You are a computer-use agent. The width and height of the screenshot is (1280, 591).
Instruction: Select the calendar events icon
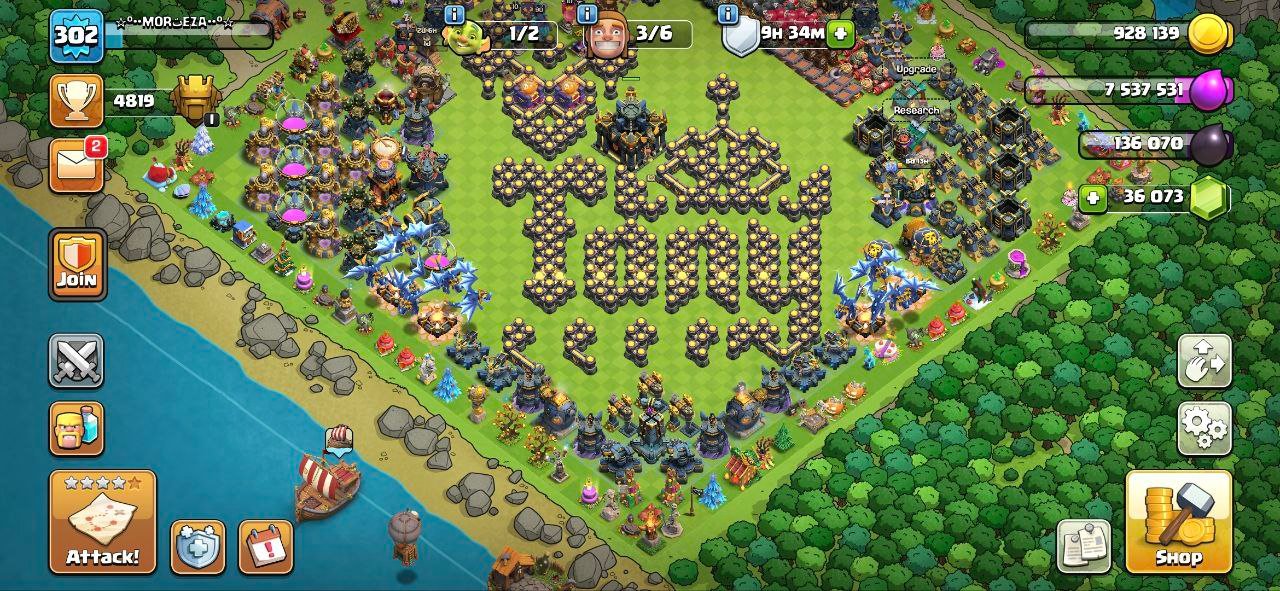pos(266,547)
